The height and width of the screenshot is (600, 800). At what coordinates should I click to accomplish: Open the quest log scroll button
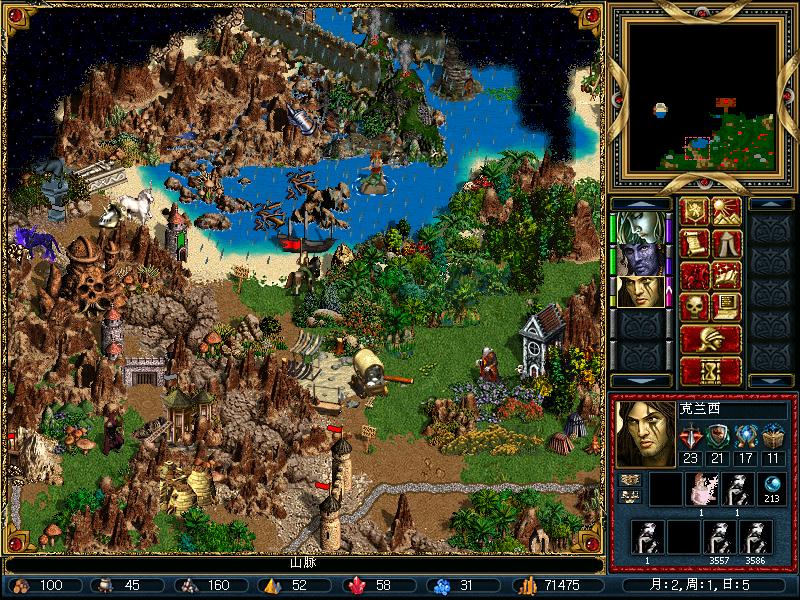tap(695, 244)
